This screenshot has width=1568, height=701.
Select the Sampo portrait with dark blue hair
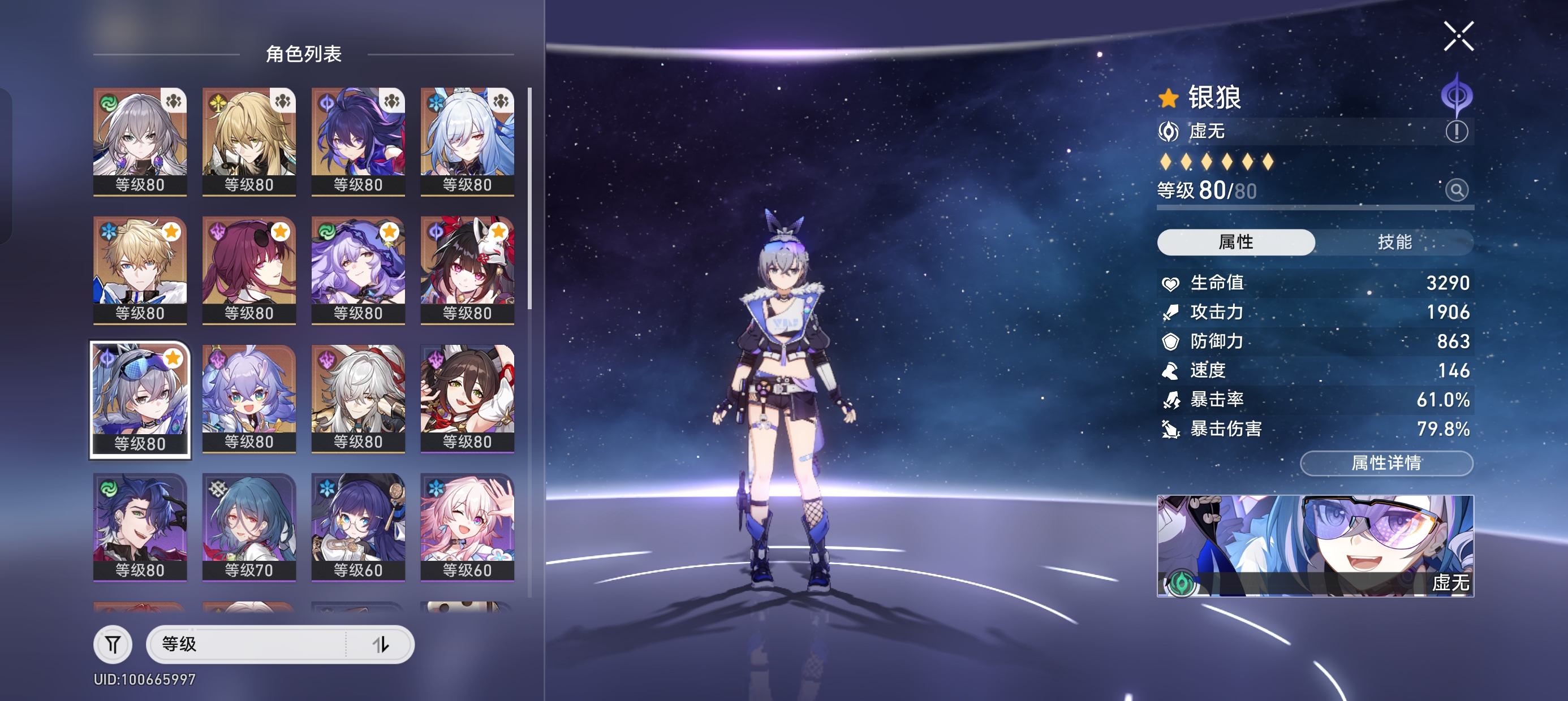pyautogui.click(x=140, y=527)
